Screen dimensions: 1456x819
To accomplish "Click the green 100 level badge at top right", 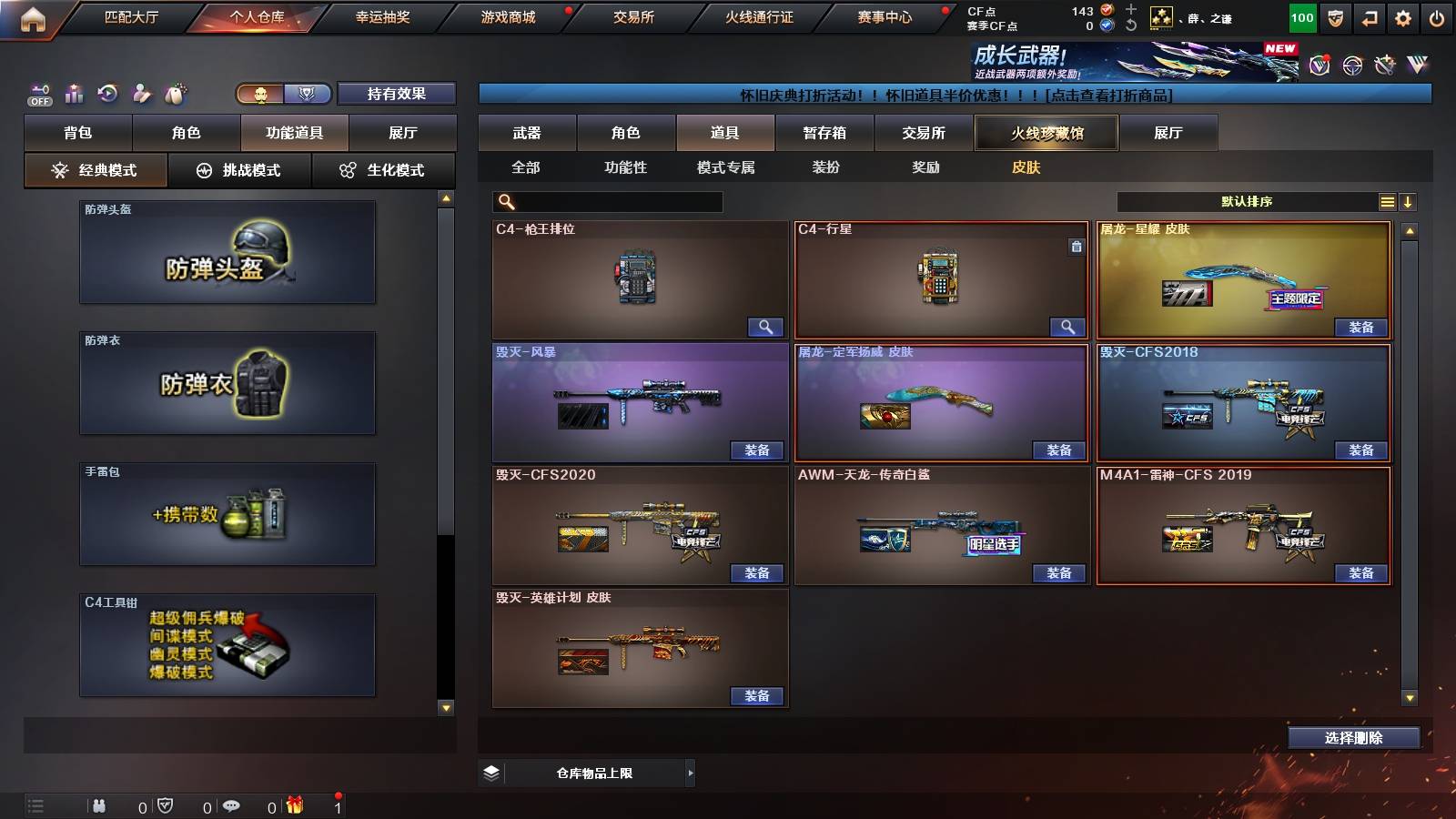I will pos(1301,17).
